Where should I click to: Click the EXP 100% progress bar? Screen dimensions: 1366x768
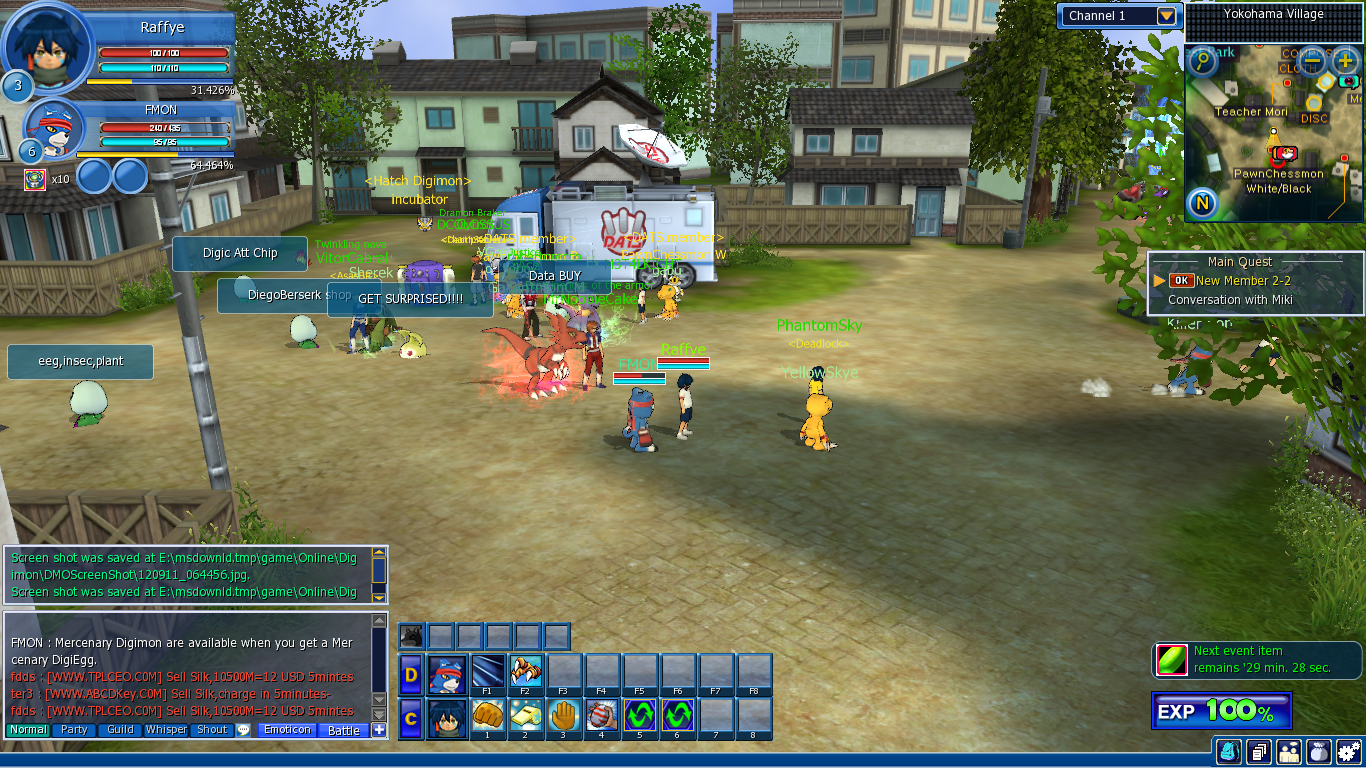point(1222,710)
